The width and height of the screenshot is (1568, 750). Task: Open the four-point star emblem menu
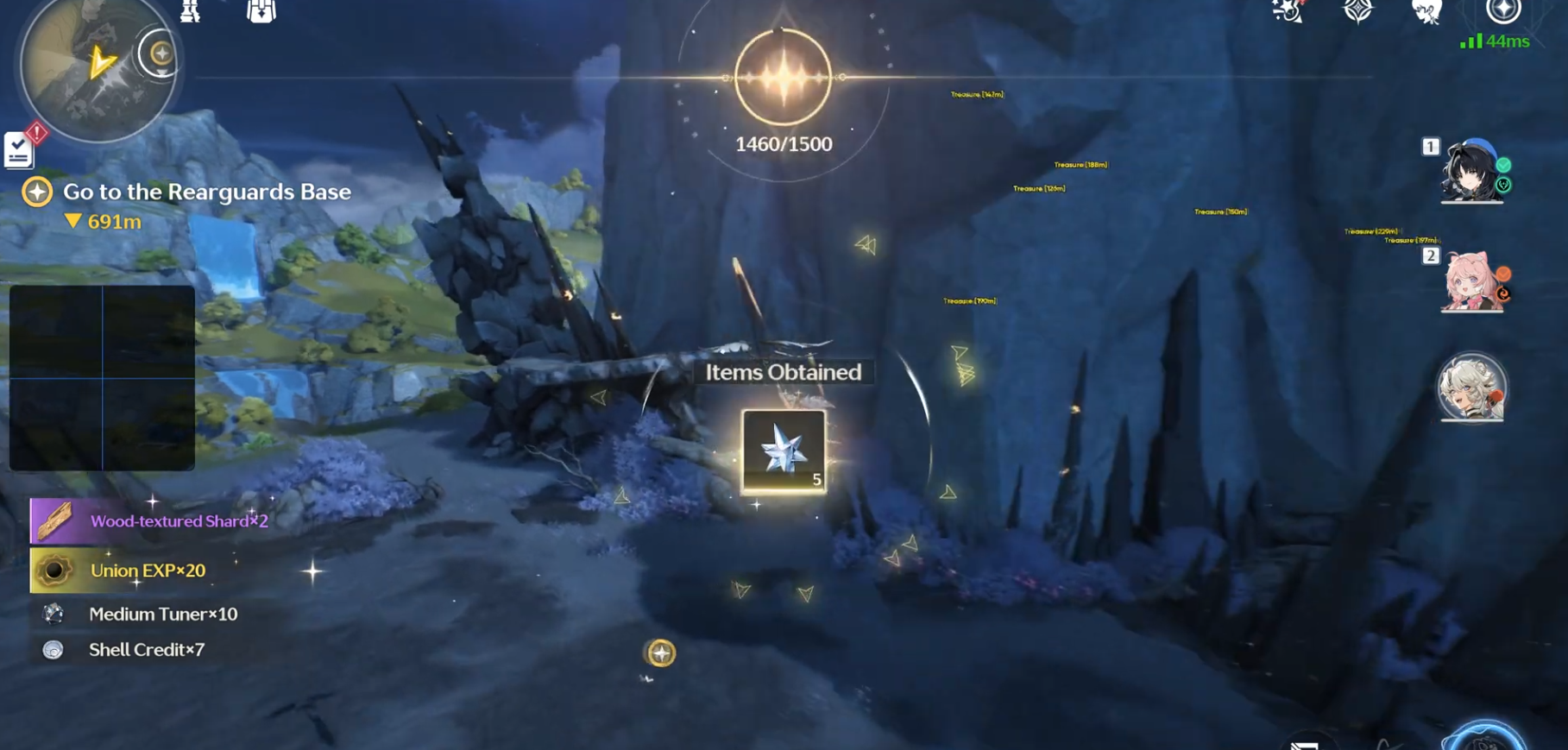pos(1357,11)
